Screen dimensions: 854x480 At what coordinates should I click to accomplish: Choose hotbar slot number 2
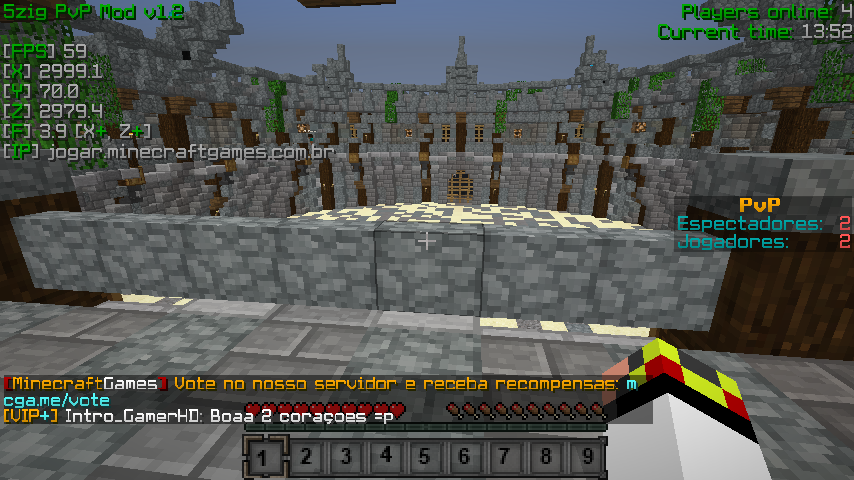coord(305,459)
